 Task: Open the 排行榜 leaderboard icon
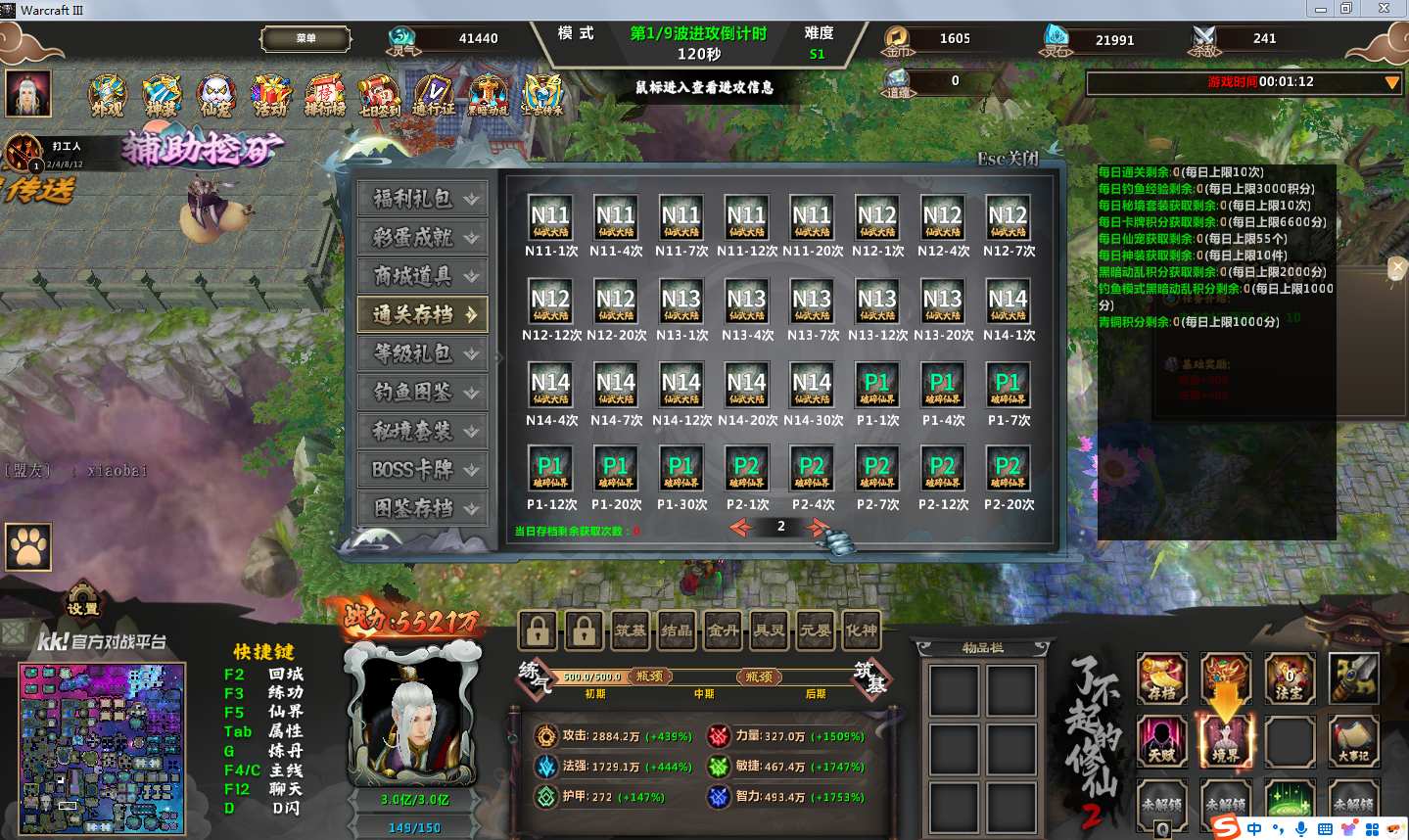[324, 96]
